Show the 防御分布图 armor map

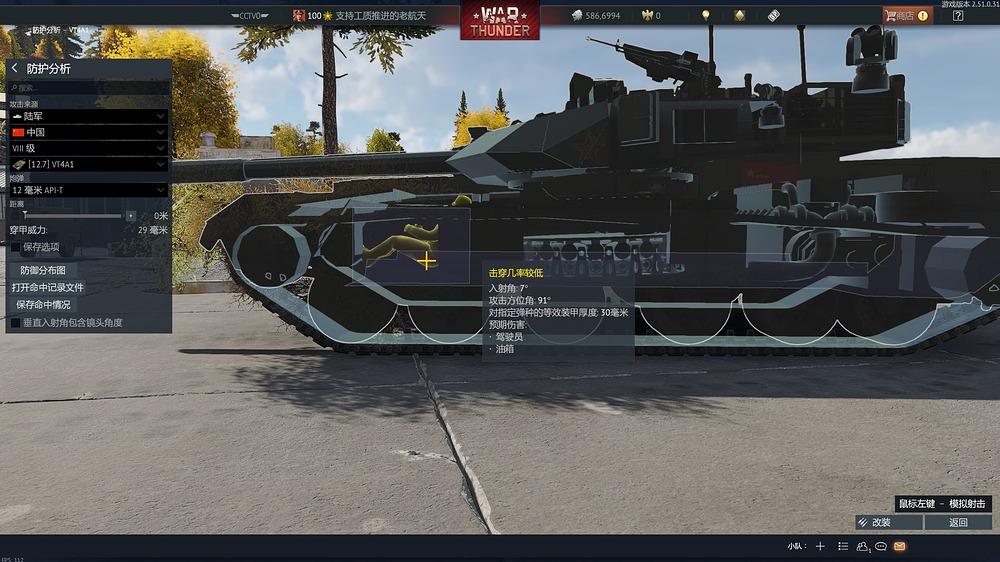point(43,271)
